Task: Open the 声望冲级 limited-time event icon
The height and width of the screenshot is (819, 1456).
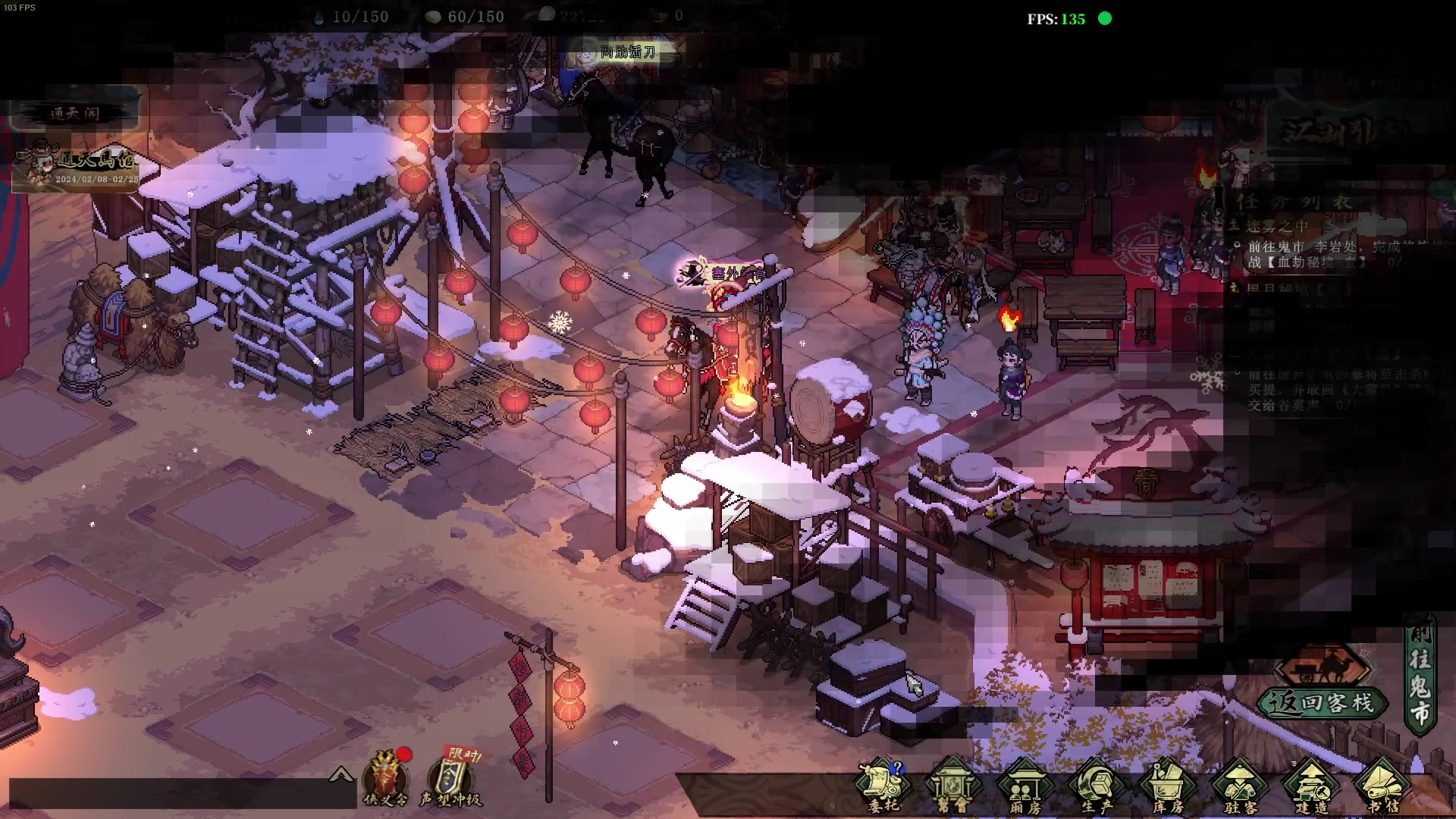Action: coord(451,779)
